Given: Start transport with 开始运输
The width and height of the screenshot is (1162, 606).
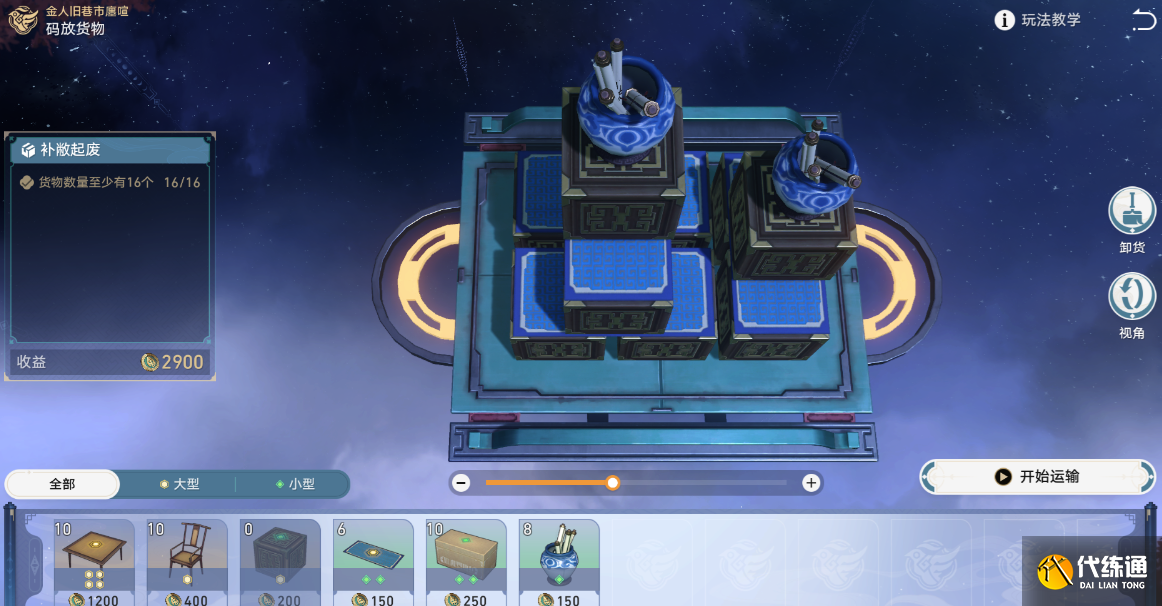Looking at the screenshot, I should click(1037, 477).
